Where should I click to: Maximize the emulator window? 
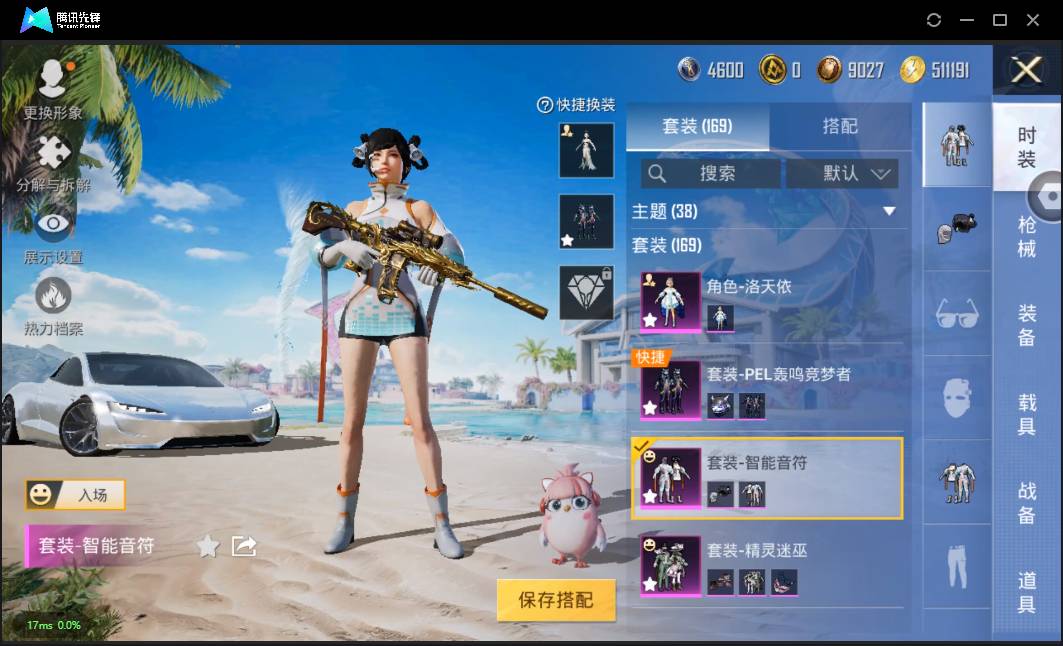999,20
